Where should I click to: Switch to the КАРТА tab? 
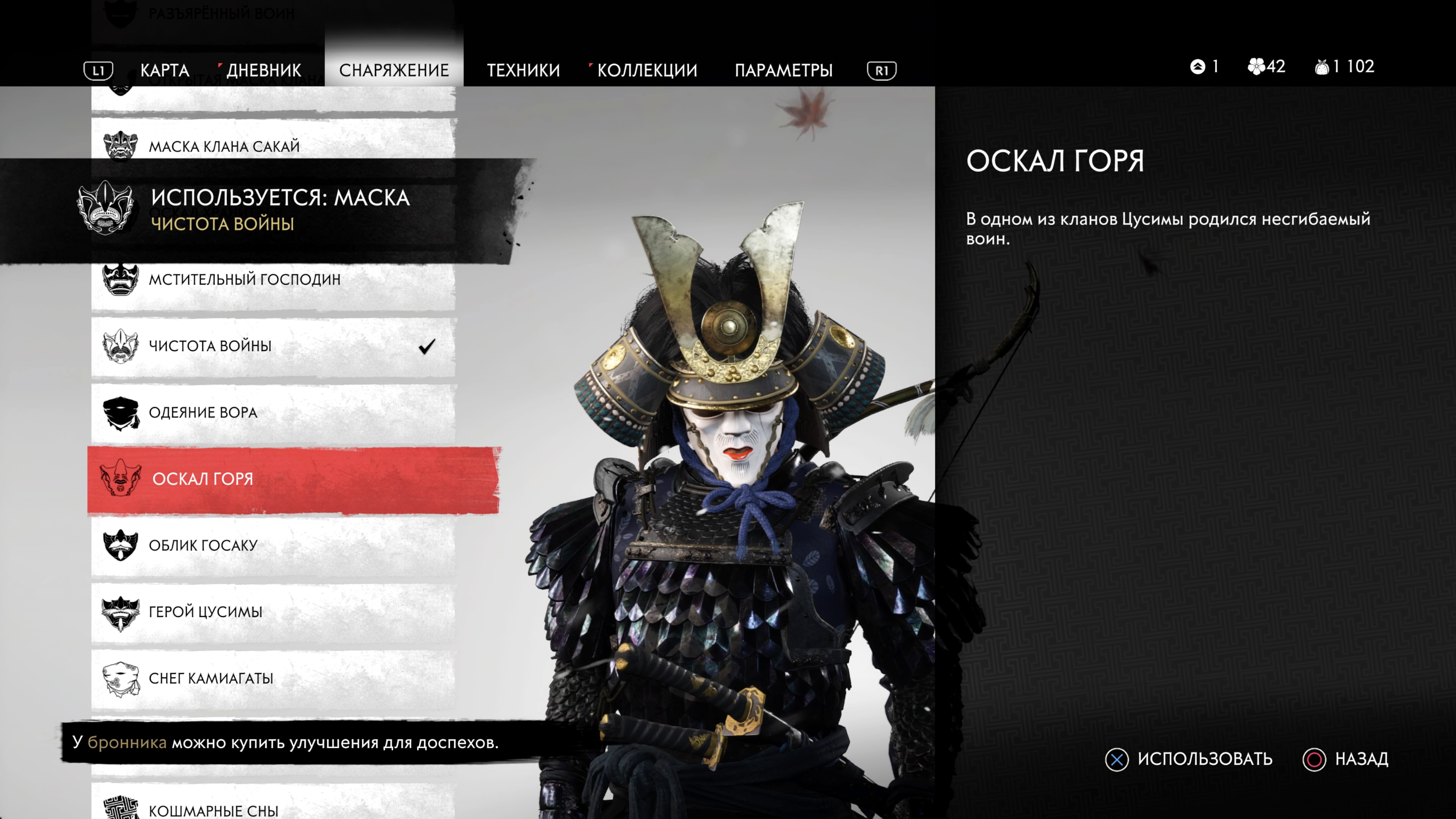click(165, 70)
